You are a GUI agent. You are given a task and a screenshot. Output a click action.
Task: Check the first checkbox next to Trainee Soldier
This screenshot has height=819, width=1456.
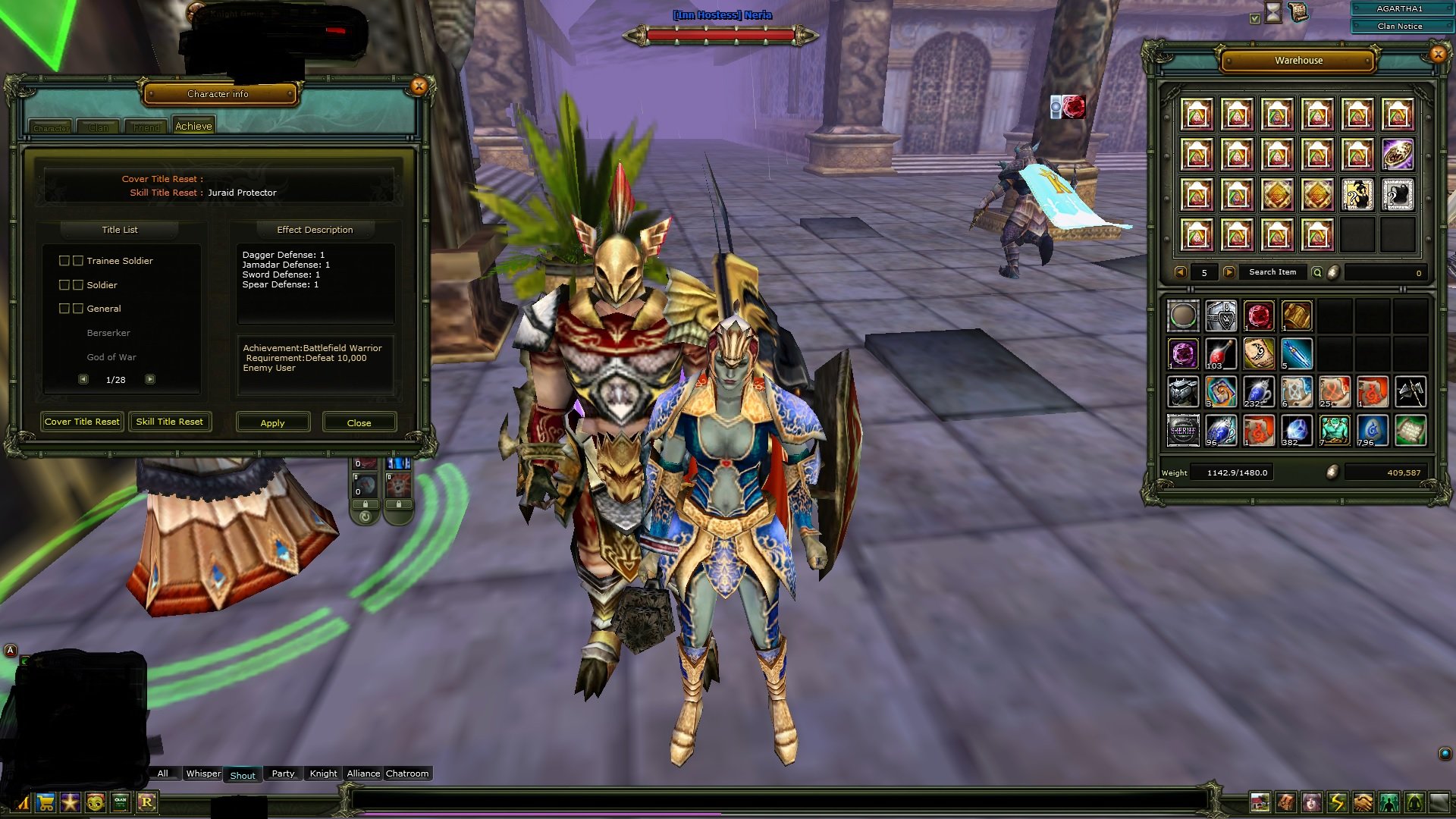(x=64, y=260)
